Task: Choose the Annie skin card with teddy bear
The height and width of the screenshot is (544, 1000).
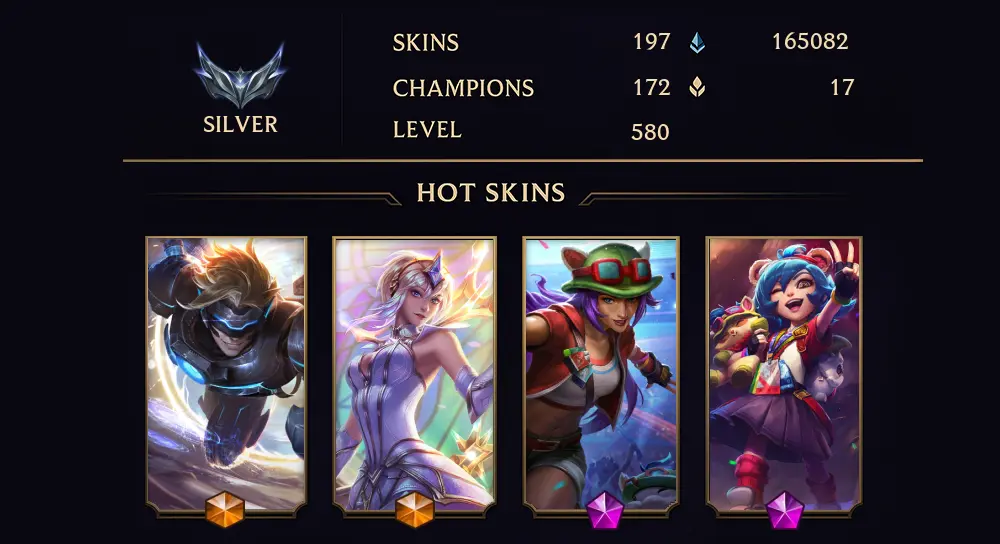Action: [784, 372]
